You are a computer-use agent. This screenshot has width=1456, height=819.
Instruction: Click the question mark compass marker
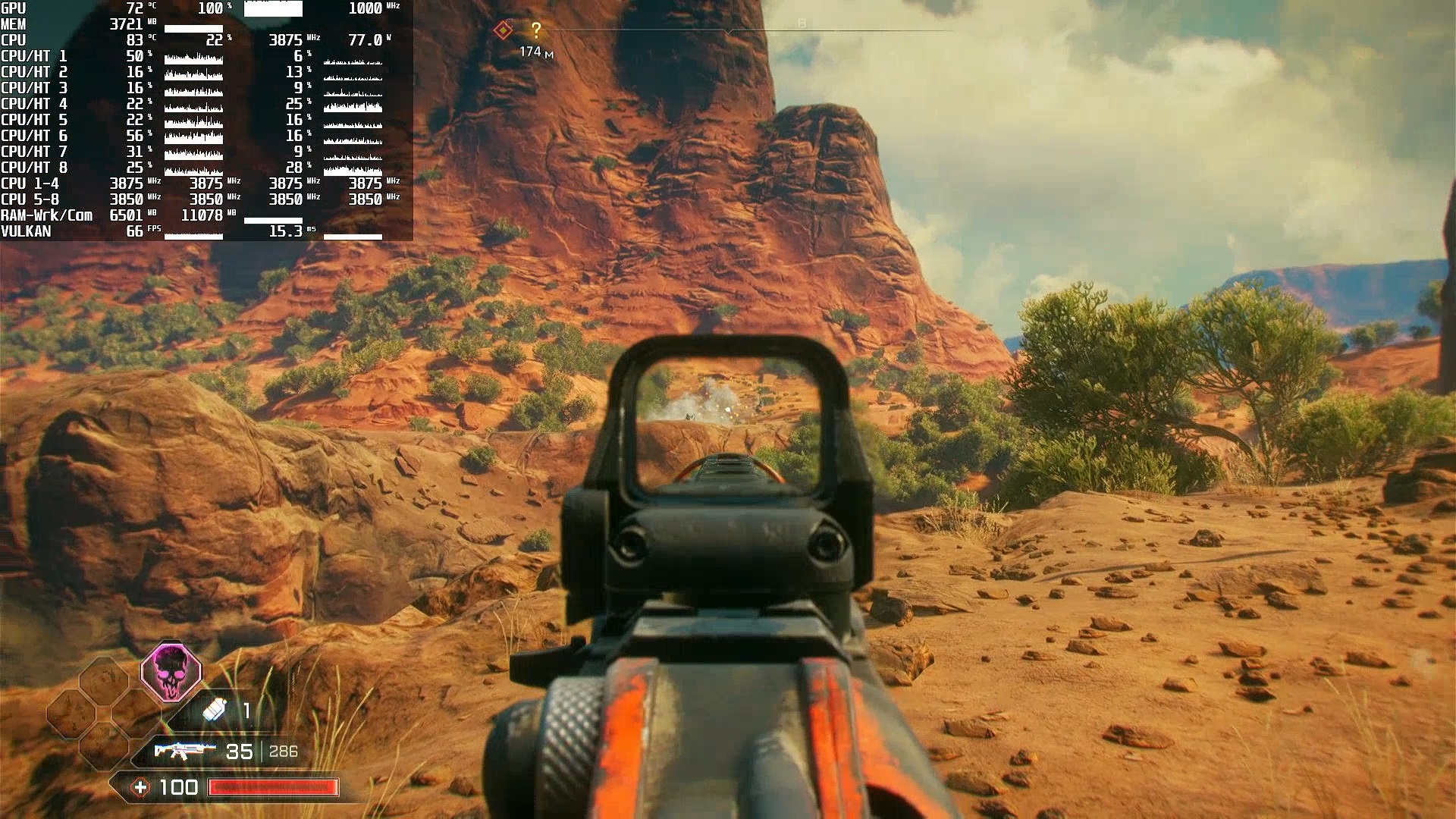(x=536, y=30)
